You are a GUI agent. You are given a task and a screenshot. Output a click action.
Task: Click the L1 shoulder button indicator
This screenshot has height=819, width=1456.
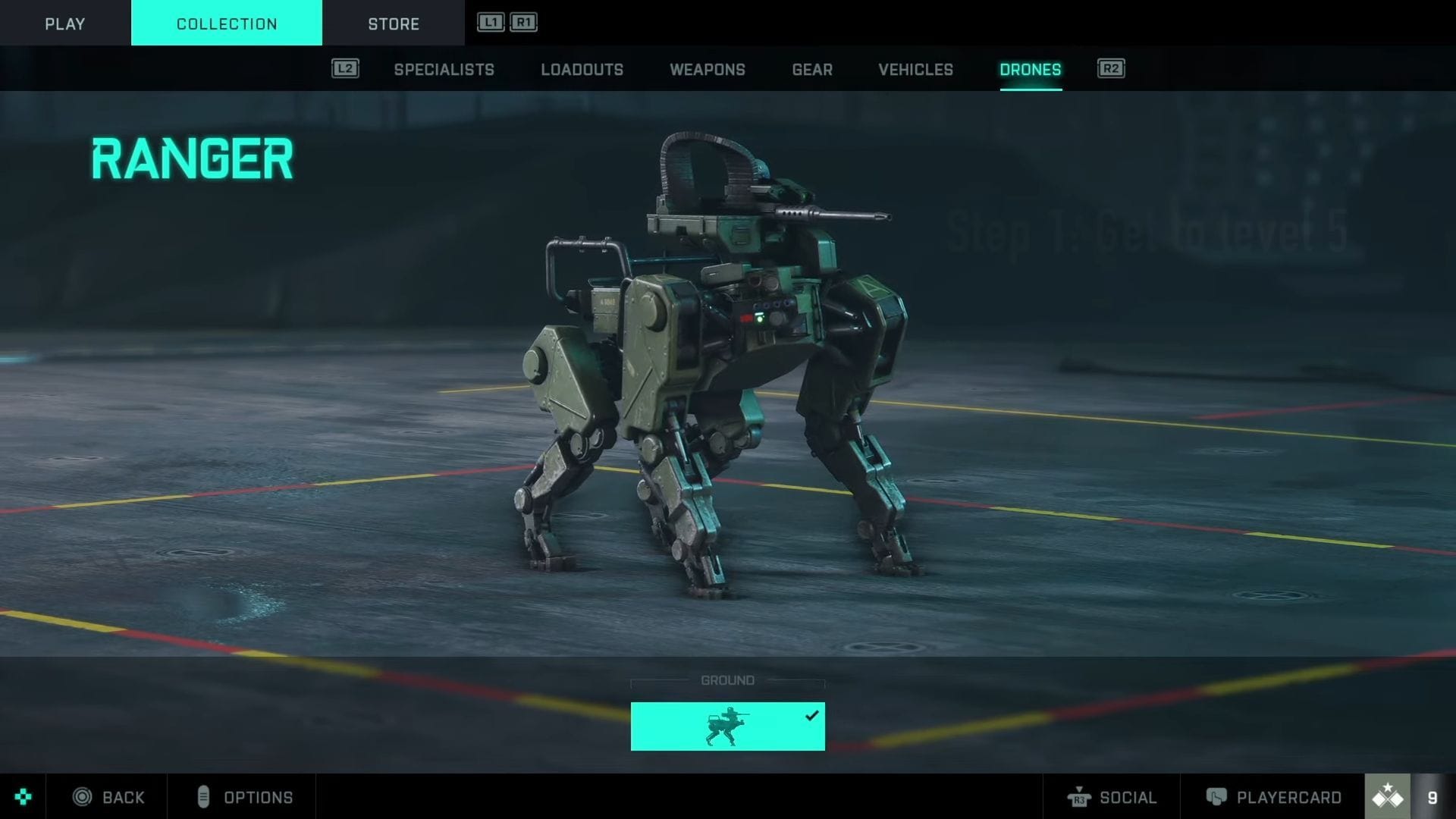(491, 23)
